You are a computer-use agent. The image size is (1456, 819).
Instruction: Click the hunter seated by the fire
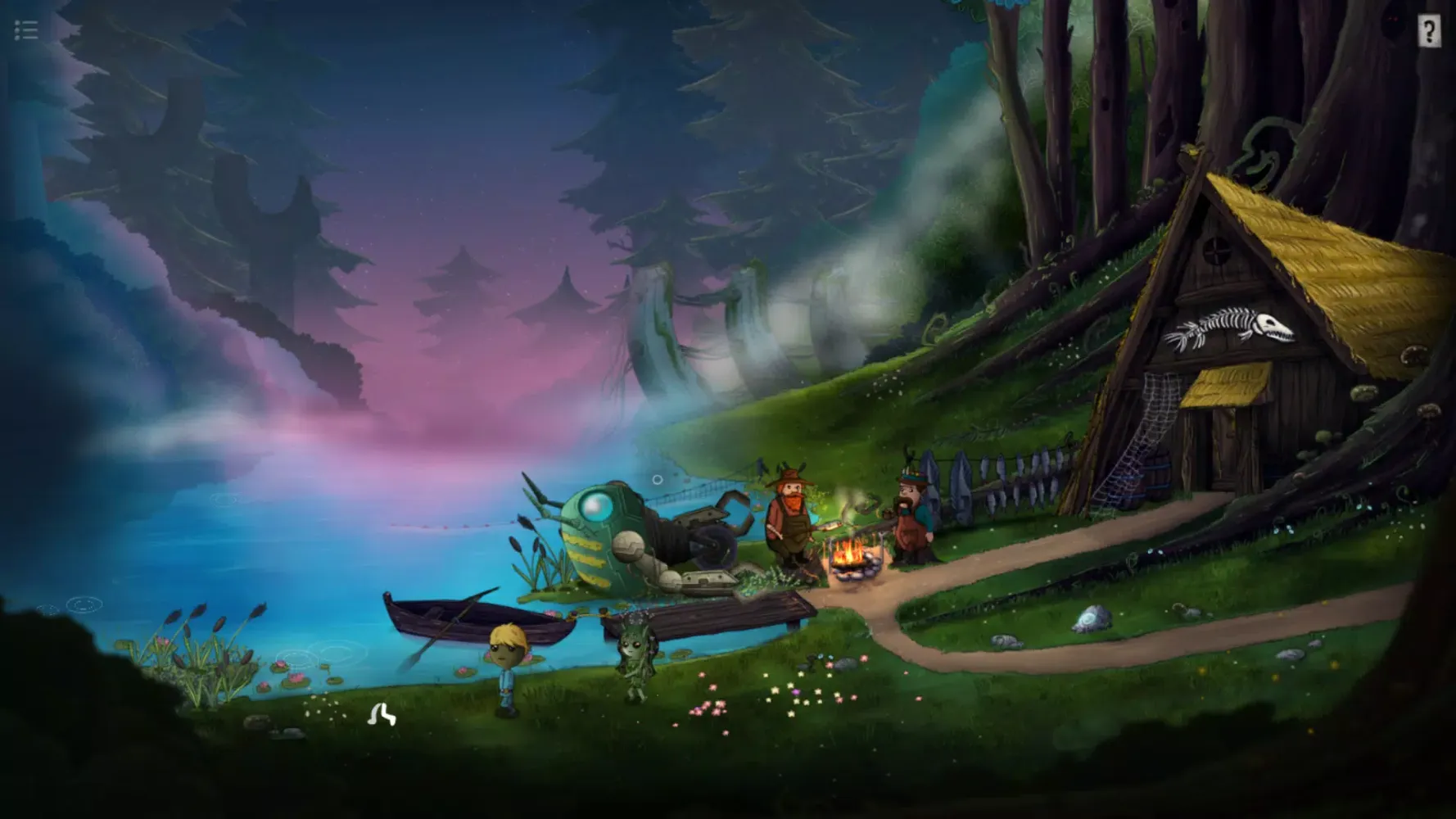tap(911, 524)
